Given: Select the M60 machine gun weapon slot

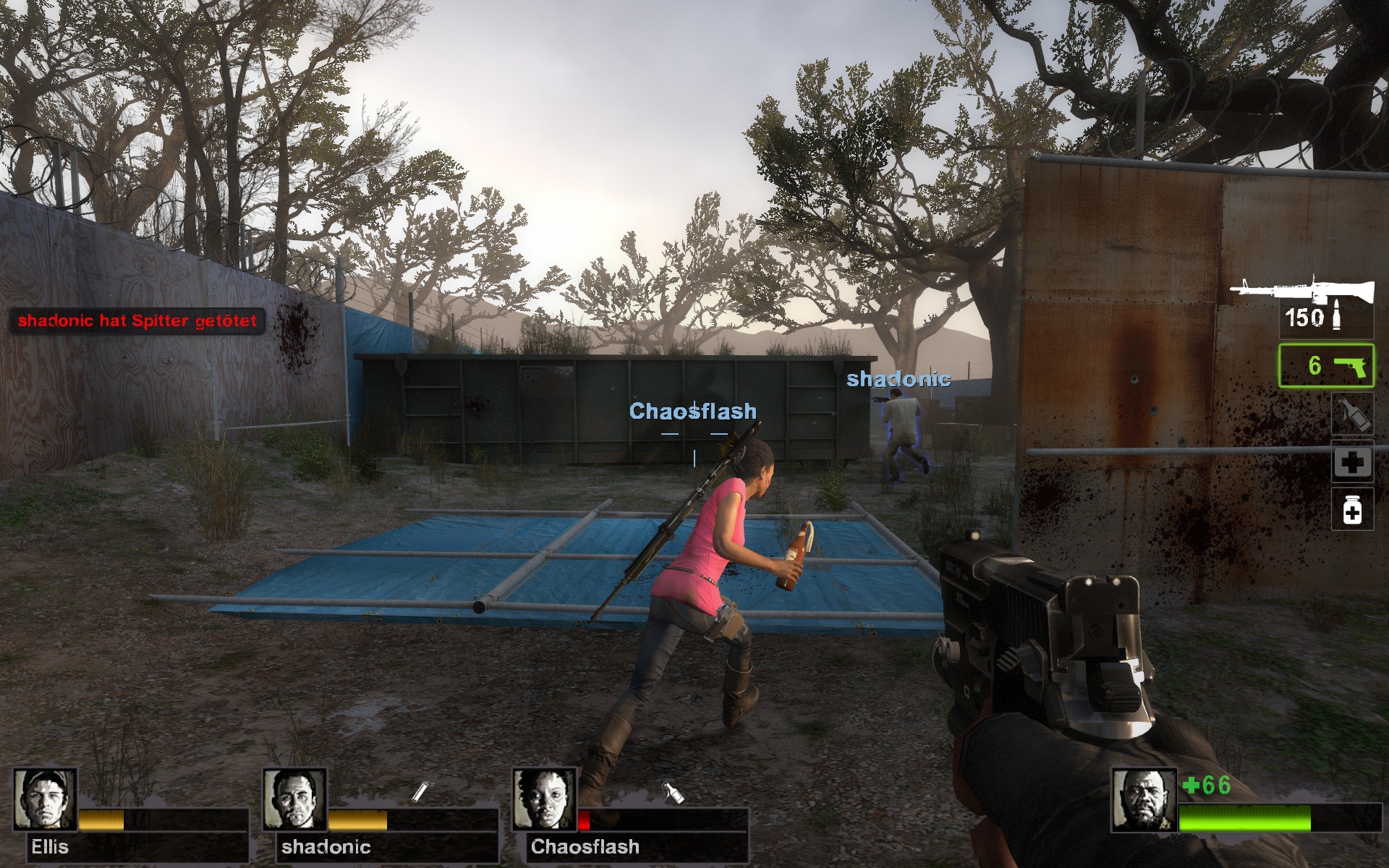Looking at the screenshot, I should coord(1302,291).
